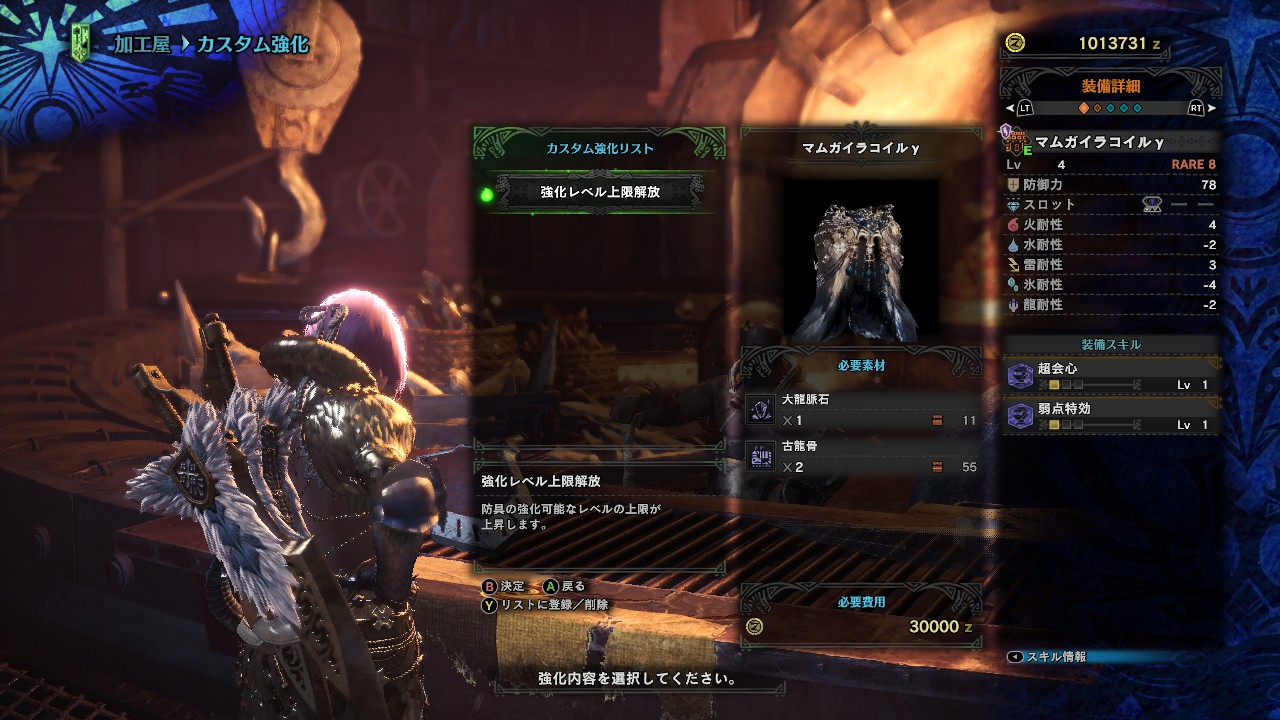Select the 弱点特効 equipment skill
The height and width of the screenshot is (720, 1280).
pos(1112,416)
